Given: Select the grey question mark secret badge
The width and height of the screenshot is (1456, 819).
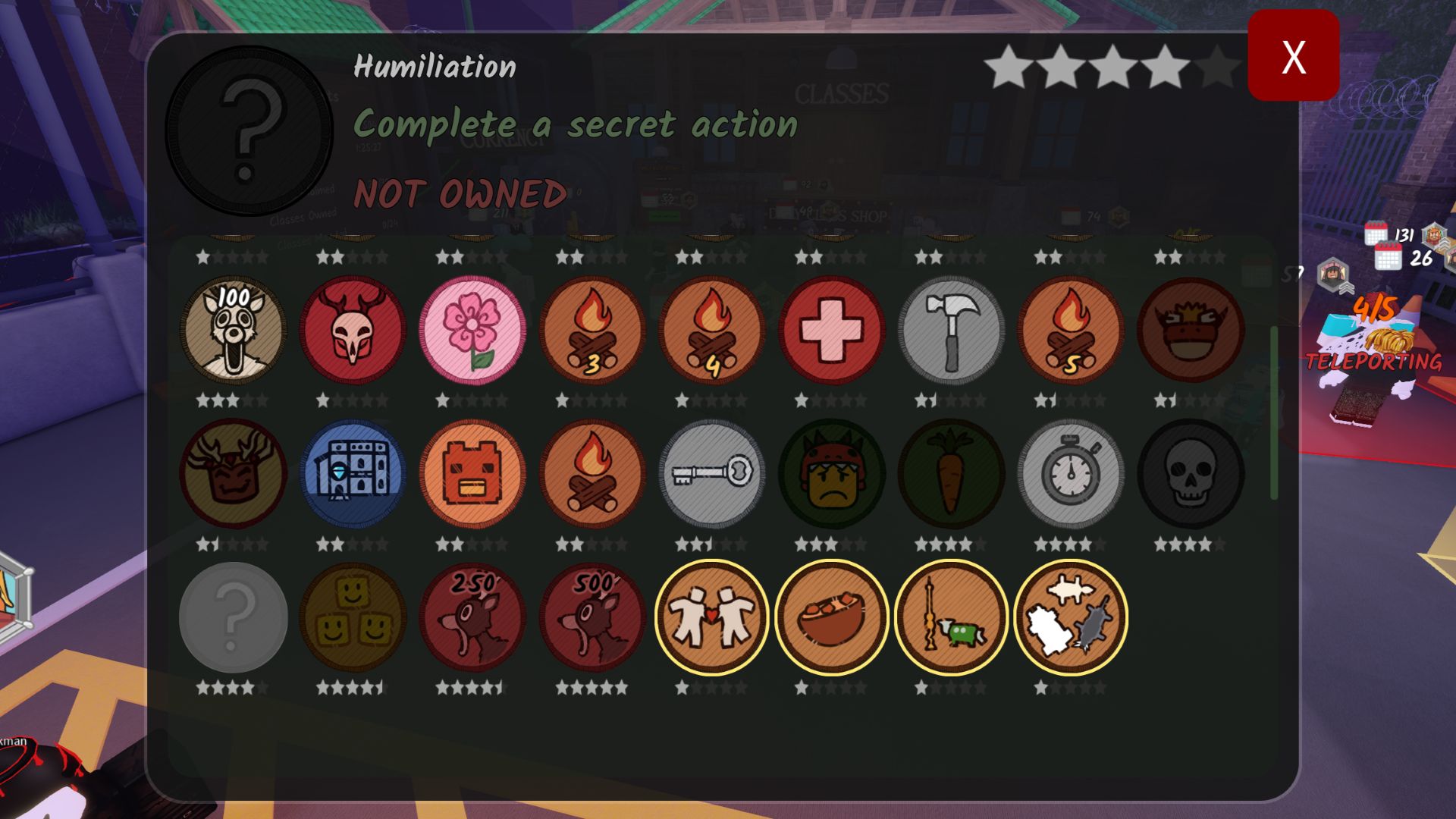Looking at the screenshot, I should click(x=233, y=617).
